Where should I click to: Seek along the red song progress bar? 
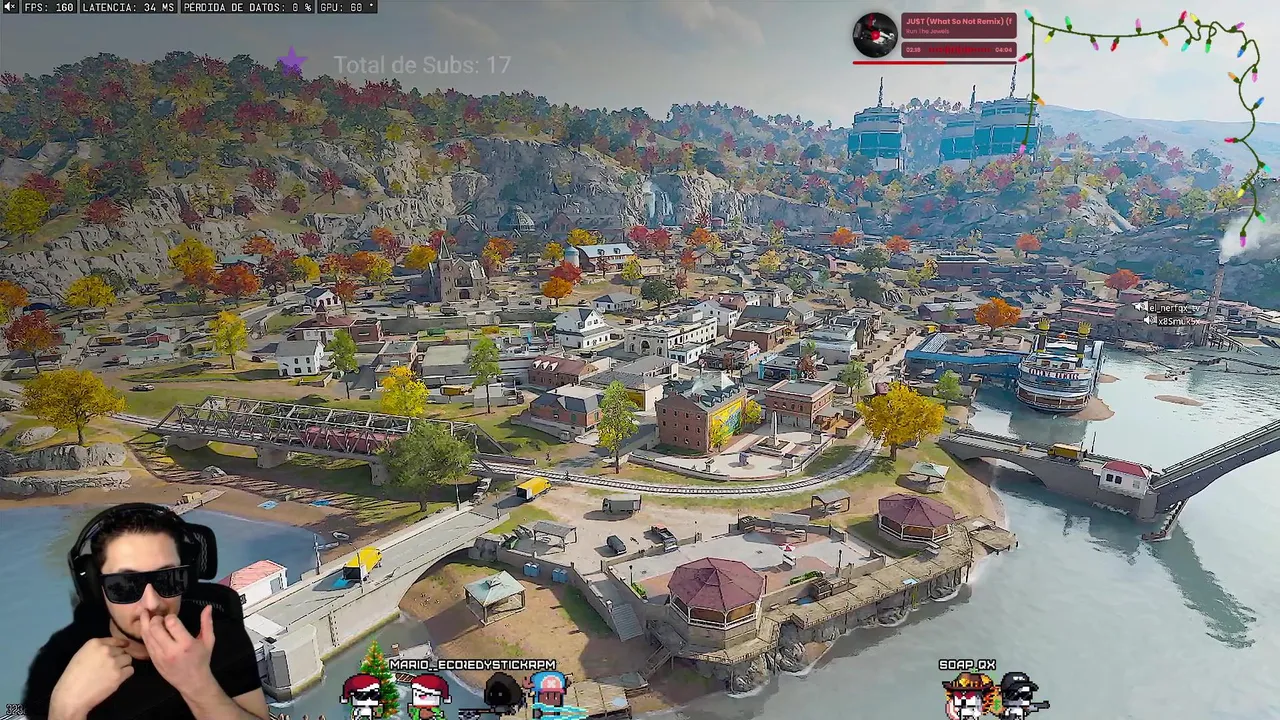pos(934,62)
